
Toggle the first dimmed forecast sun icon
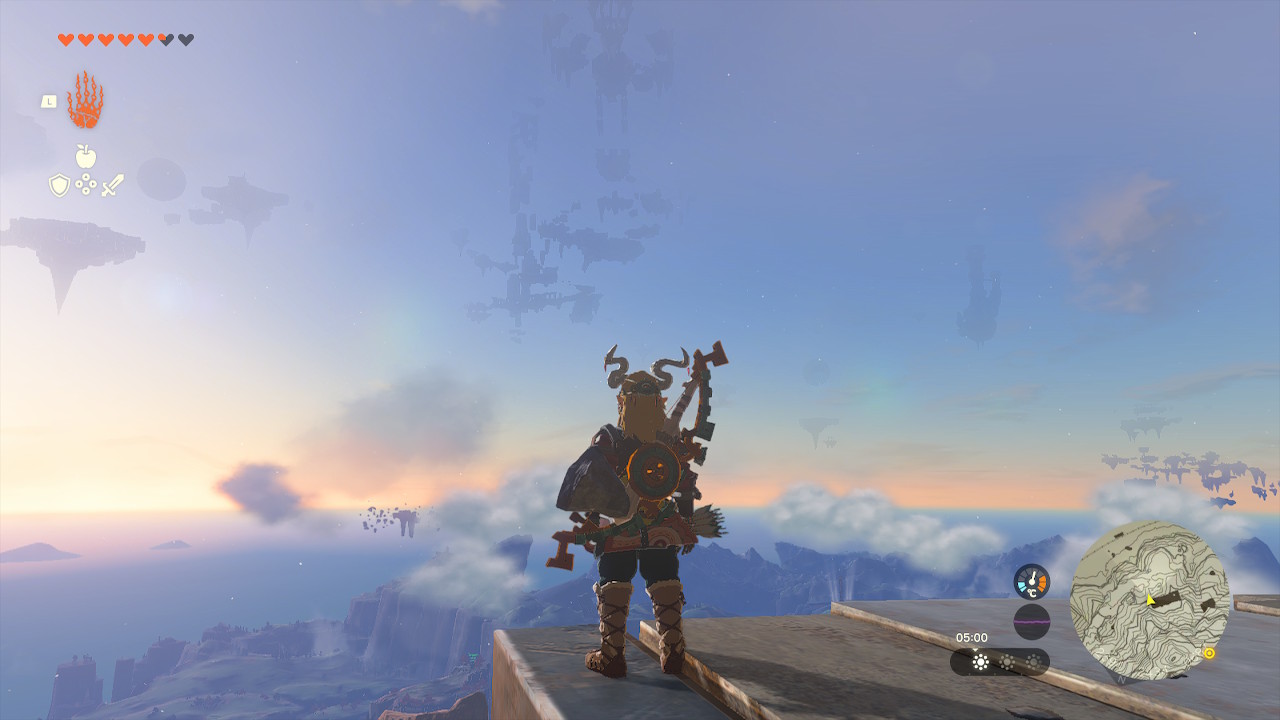click(x=1007, y=661)
